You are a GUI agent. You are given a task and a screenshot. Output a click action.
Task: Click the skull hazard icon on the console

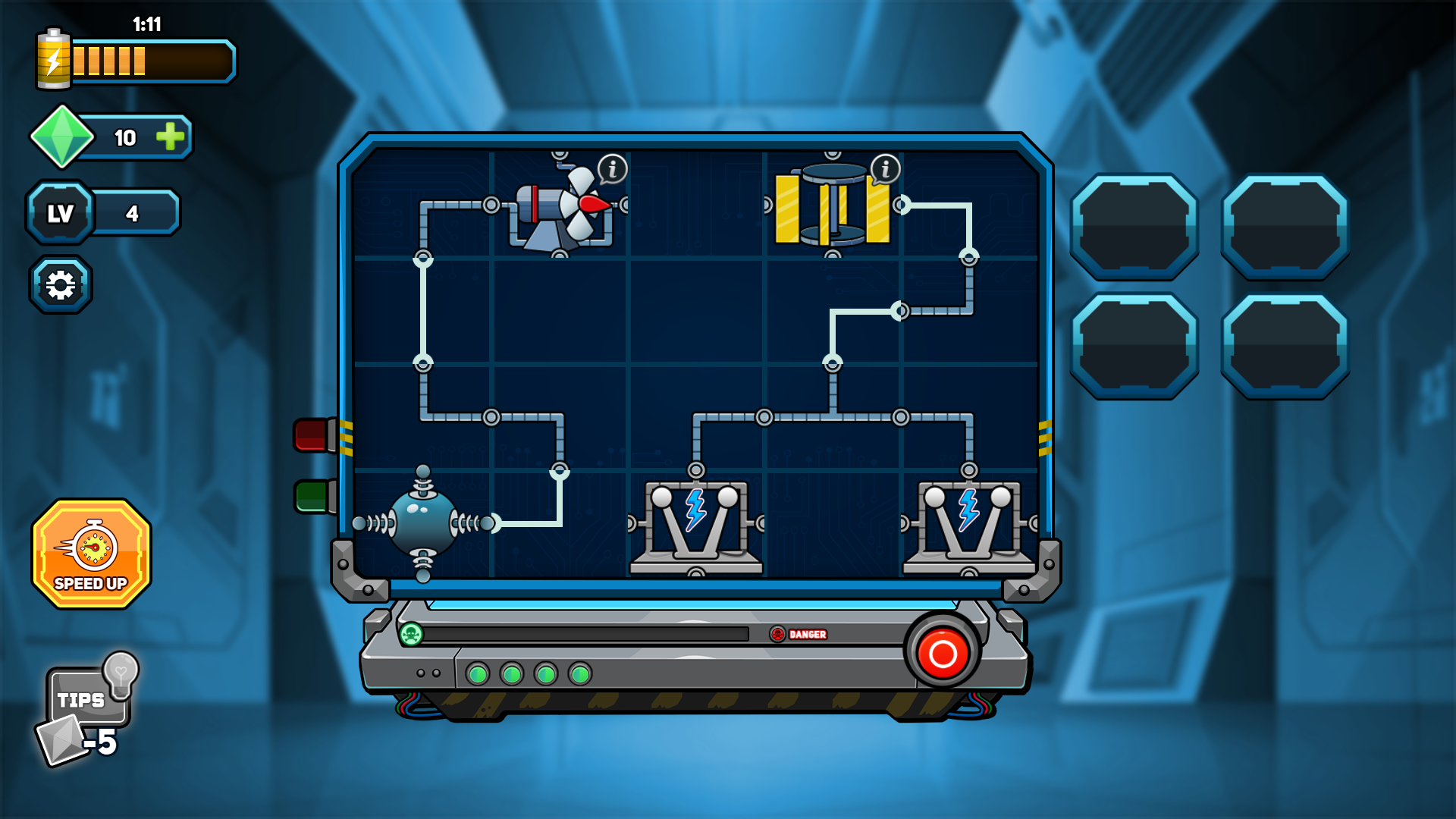coord(410,635)
